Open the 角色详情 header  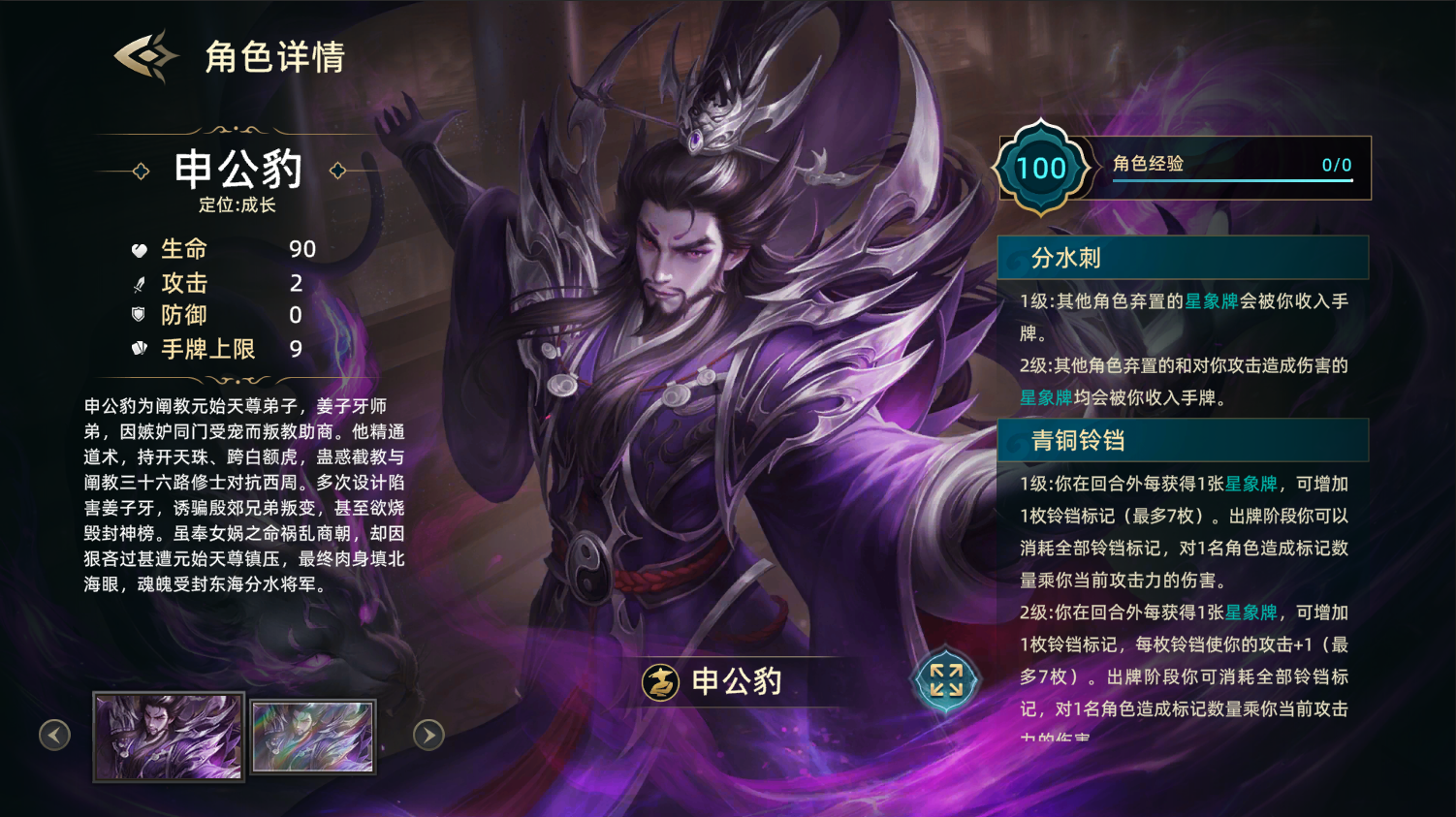pos(274,57)
